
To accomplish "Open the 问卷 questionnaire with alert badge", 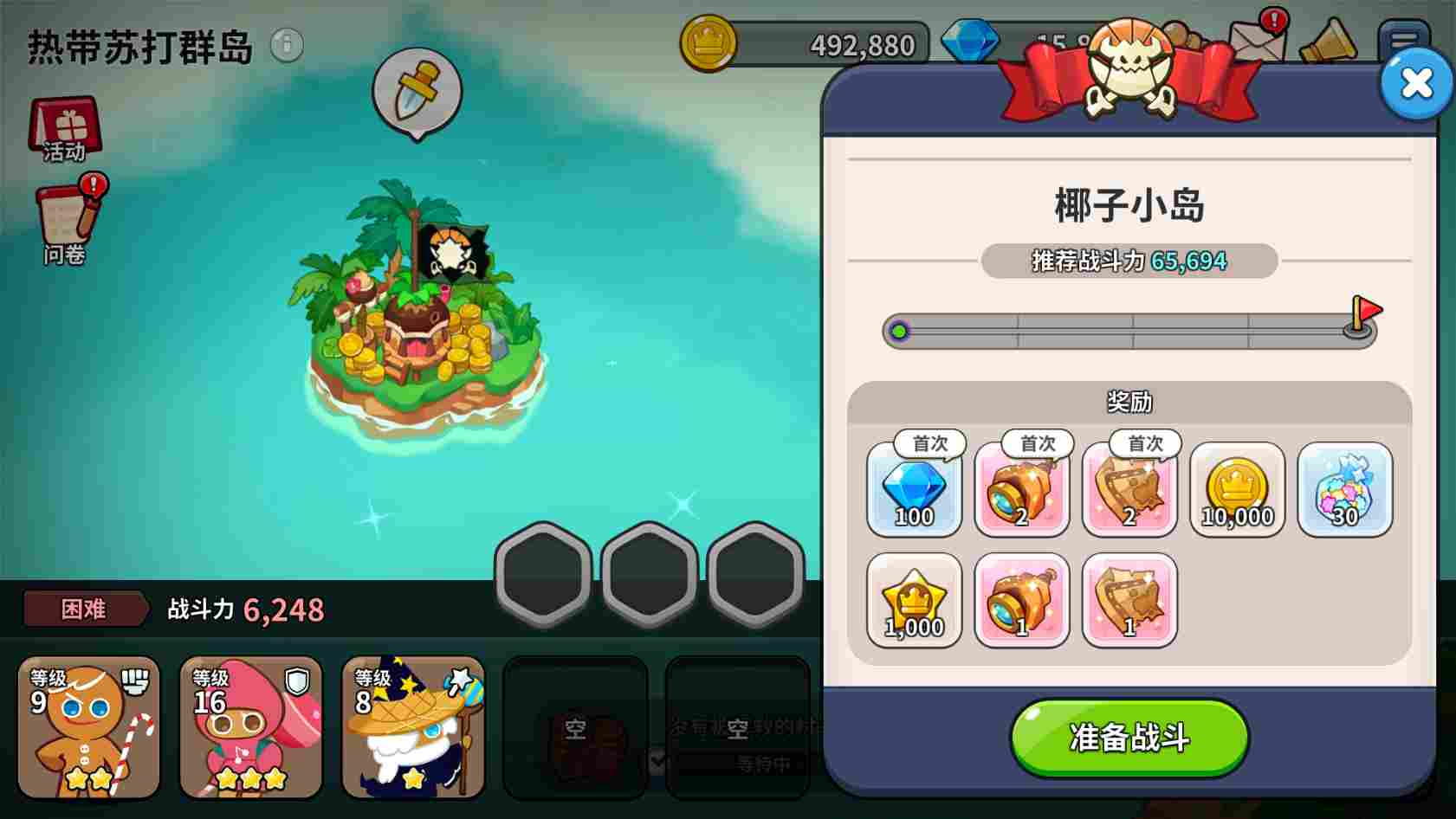I will point(65,216).
